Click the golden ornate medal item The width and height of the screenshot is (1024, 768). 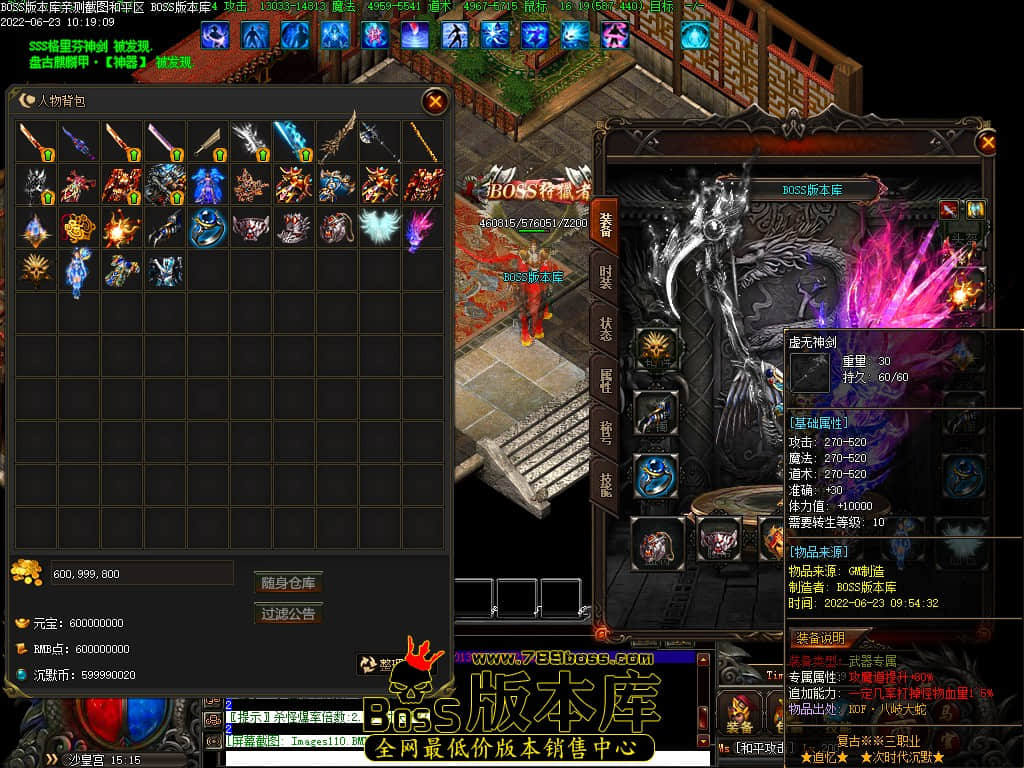tap(79, 228)
